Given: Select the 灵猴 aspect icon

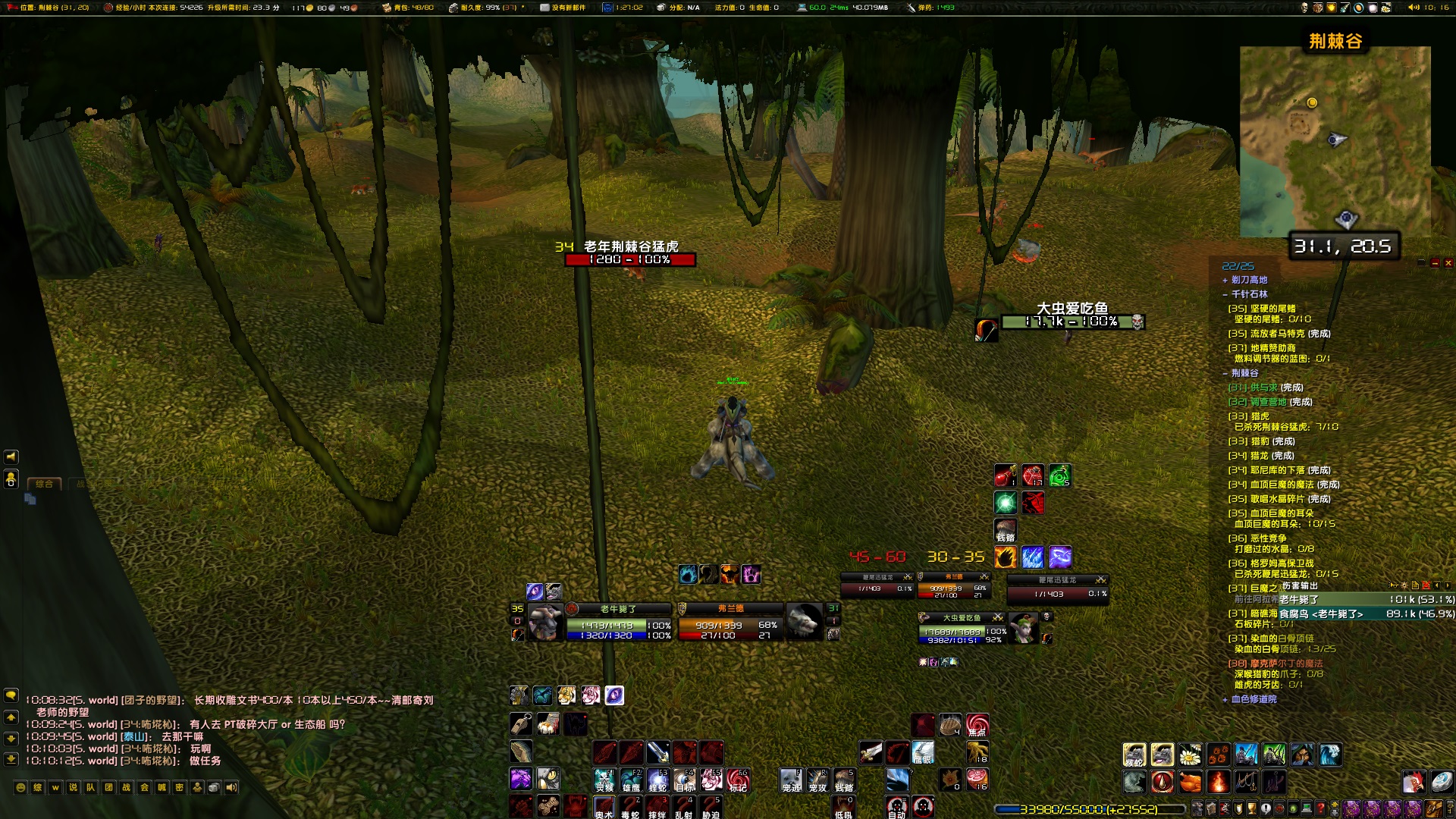Looking at the screenshot, I should pos(604,780).
